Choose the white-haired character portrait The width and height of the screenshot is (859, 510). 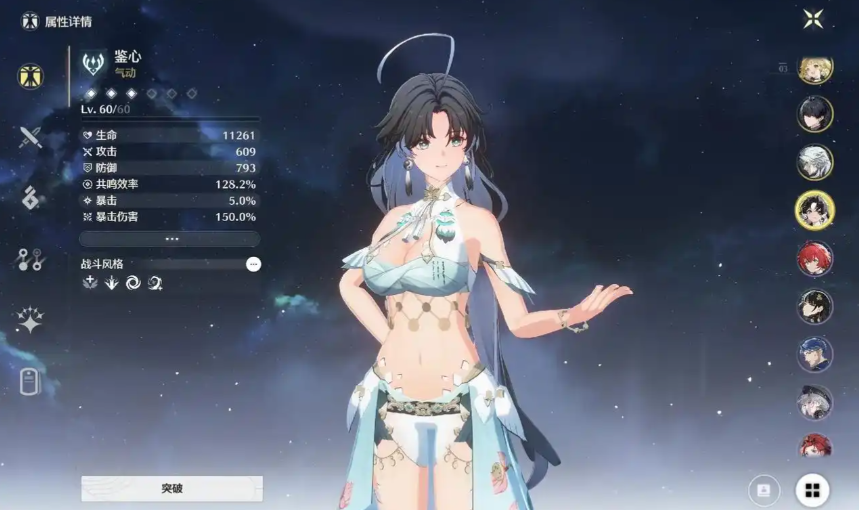(x=815, y=162)
